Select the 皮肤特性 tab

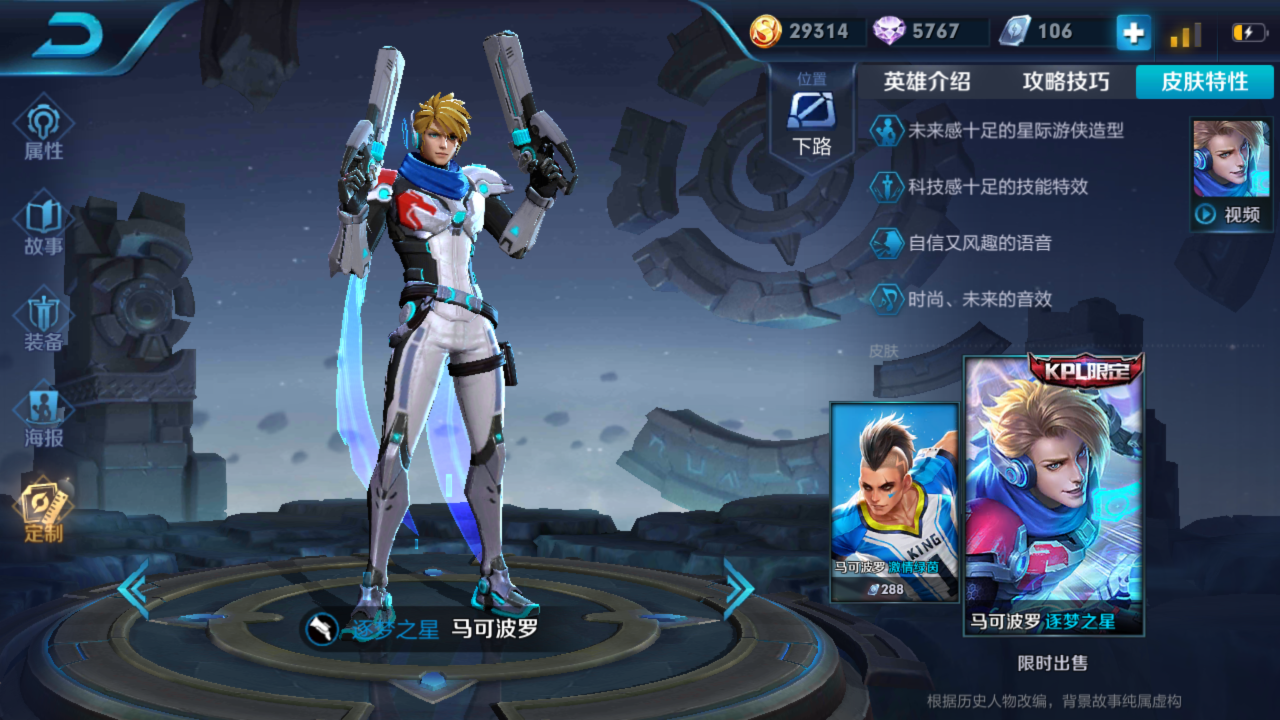[1204, 82]
